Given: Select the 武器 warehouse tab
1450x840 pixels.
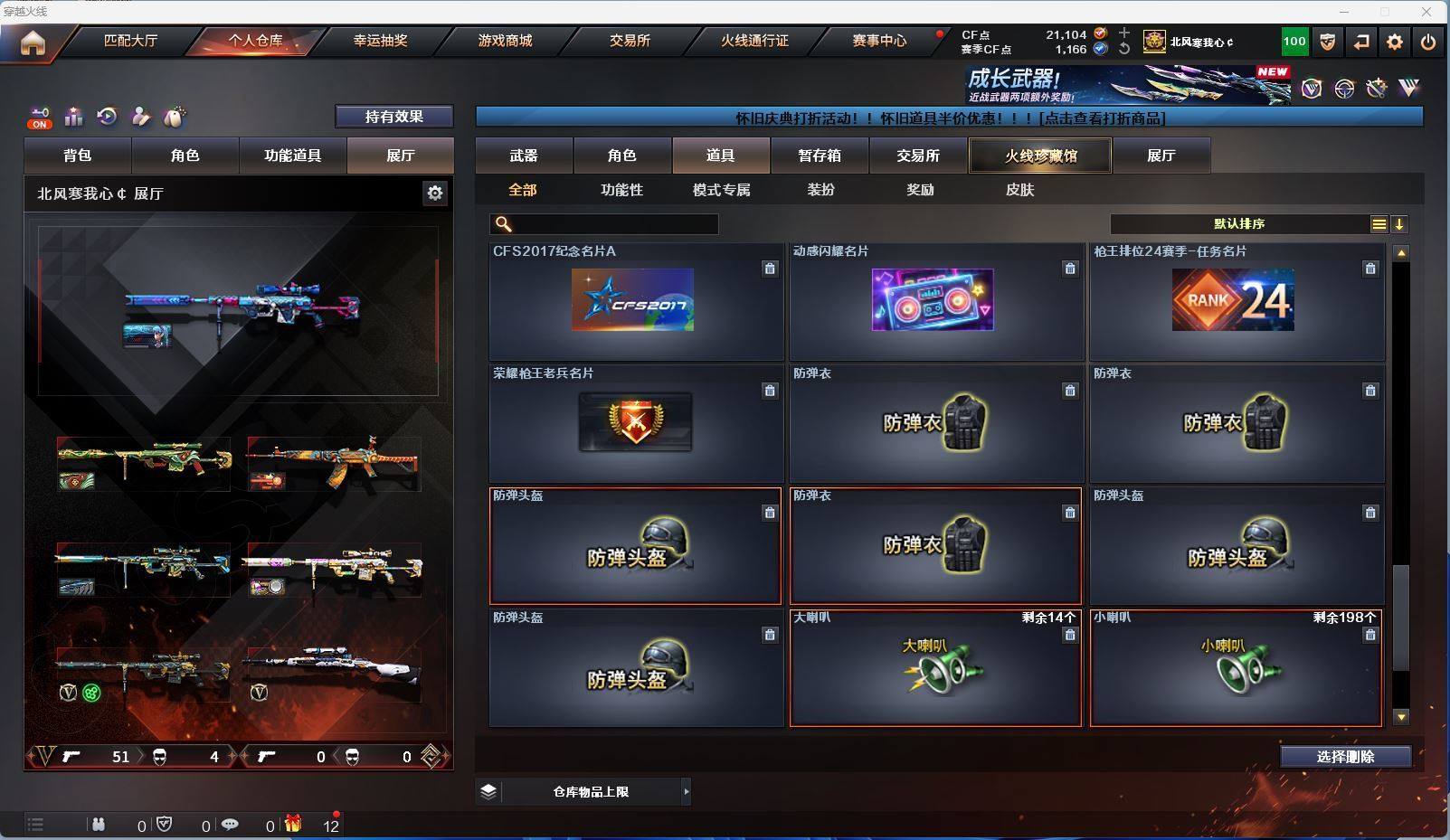Looking at the screenshot, I should click(524, 156).
